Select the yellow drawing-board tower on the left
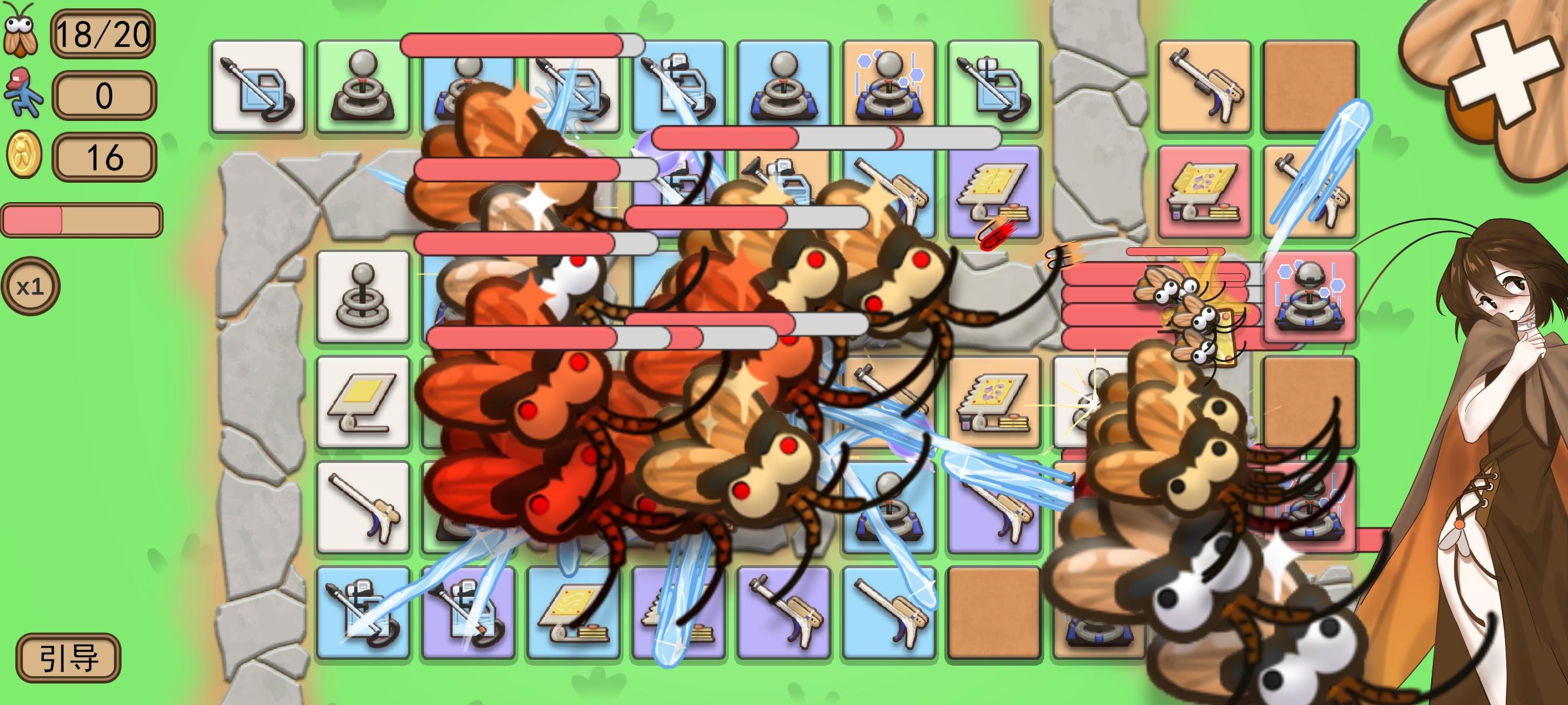The image size is (1568, 705). pyautogui.click(x=362, y=402)
